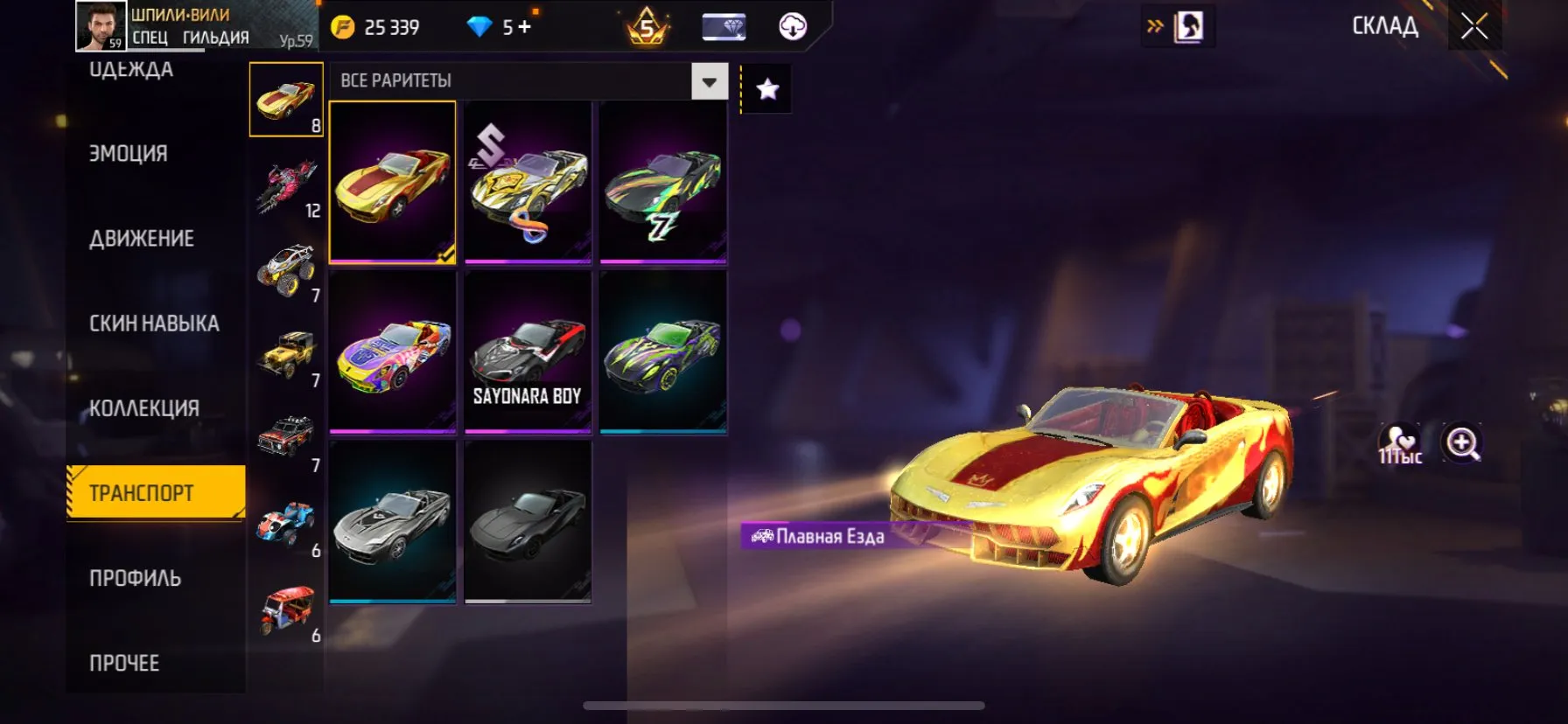Click the magnifier zoom icon near the car
The height and width of the screenshot is (724, 1568).
tap(1464, 442)
